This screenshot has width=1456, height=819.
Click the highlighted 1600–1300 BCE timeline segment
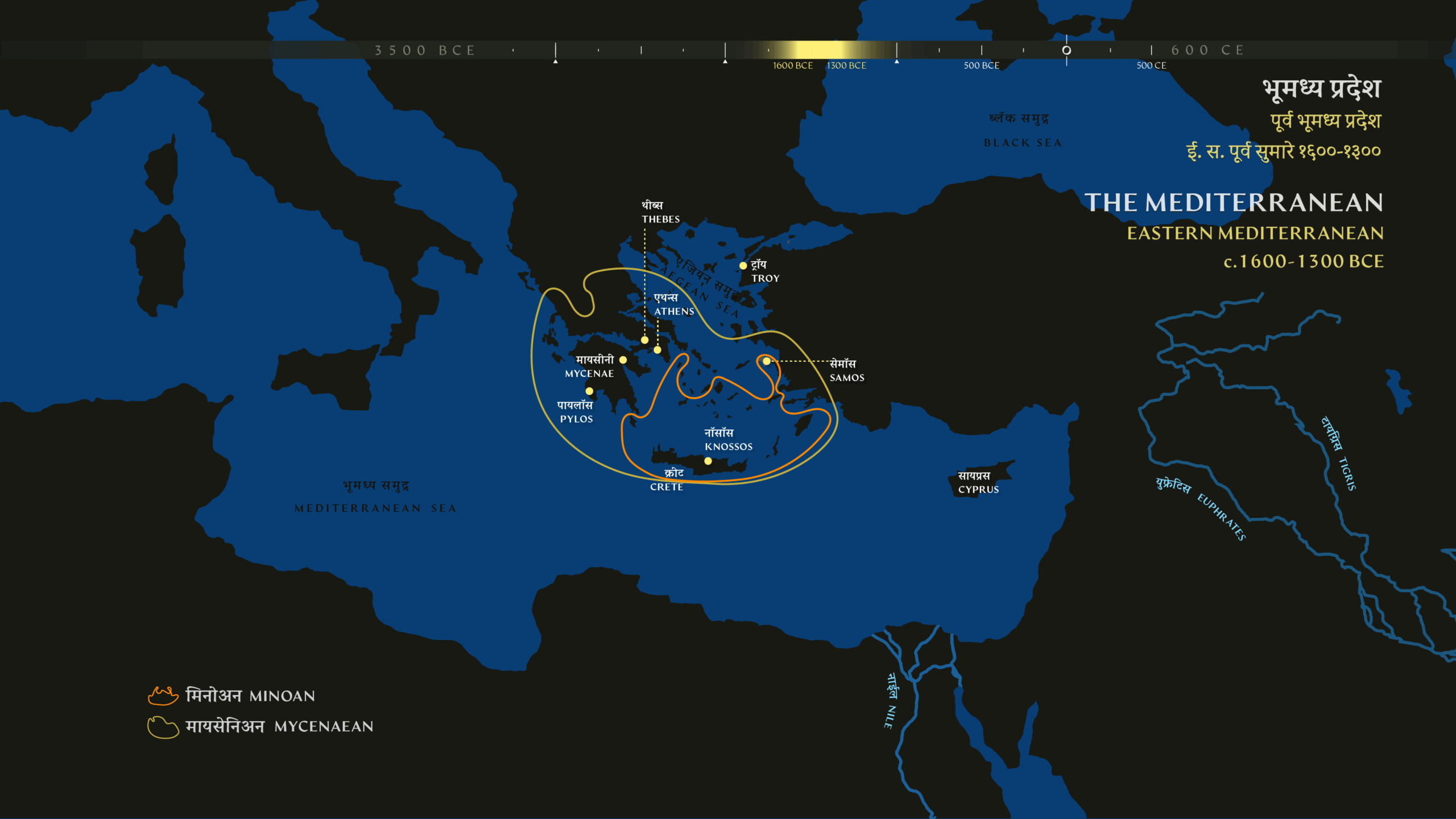(819, 50)
